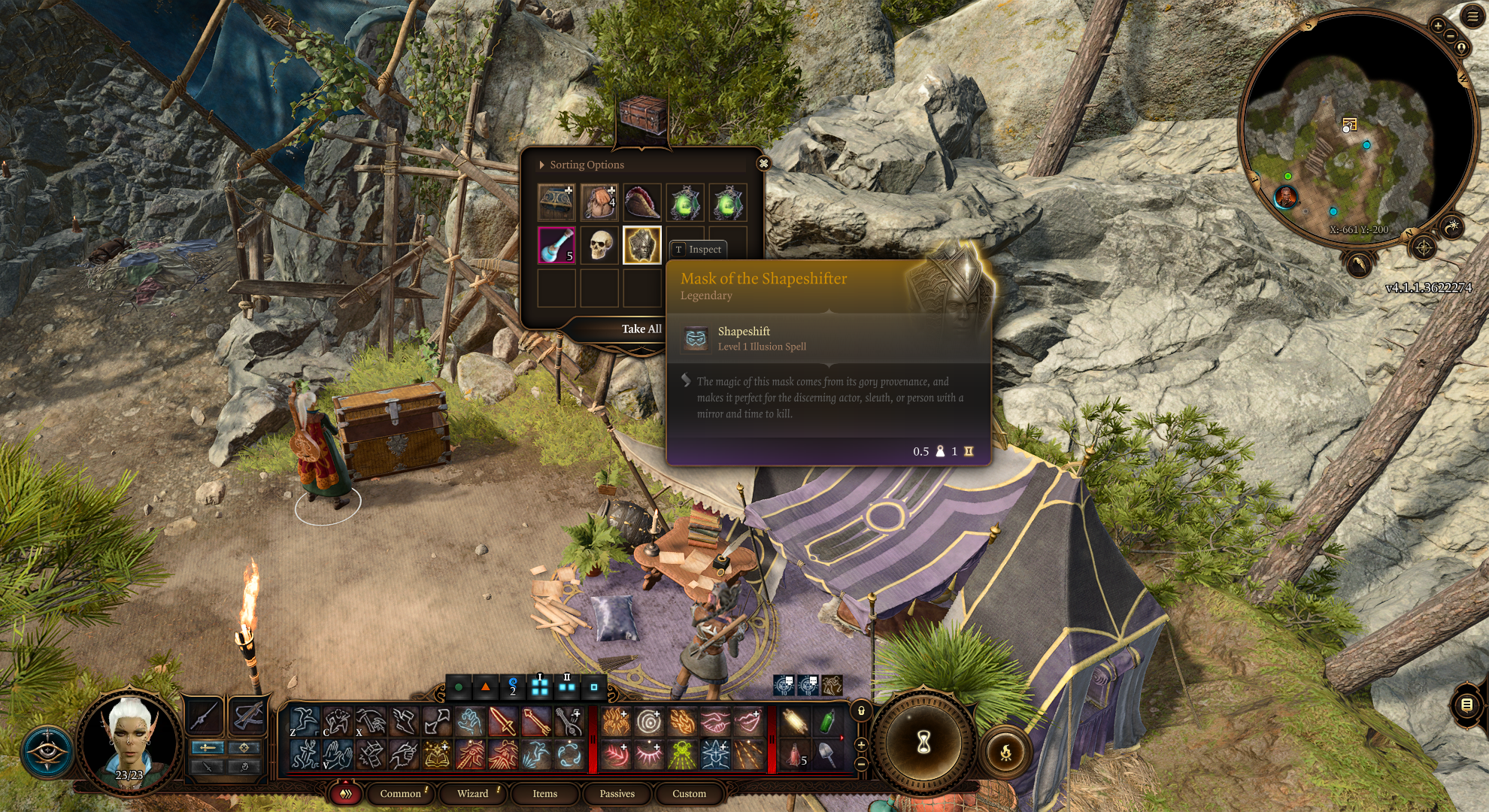The width and height of the screenshot is (1489, 812).
Task: Zoom in the minimap with plus button
Action: click(x=1438, y=26)
